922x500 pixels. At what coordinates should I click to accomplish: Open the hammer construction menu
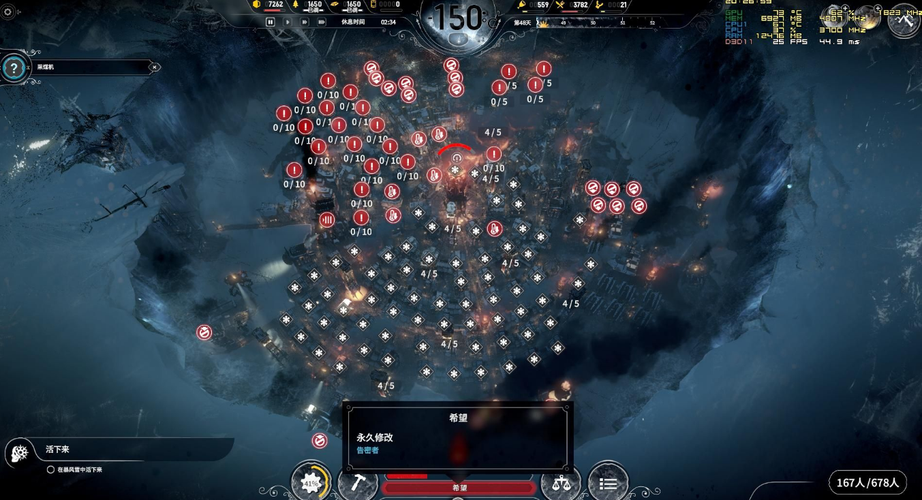click(x=355, y=483)
